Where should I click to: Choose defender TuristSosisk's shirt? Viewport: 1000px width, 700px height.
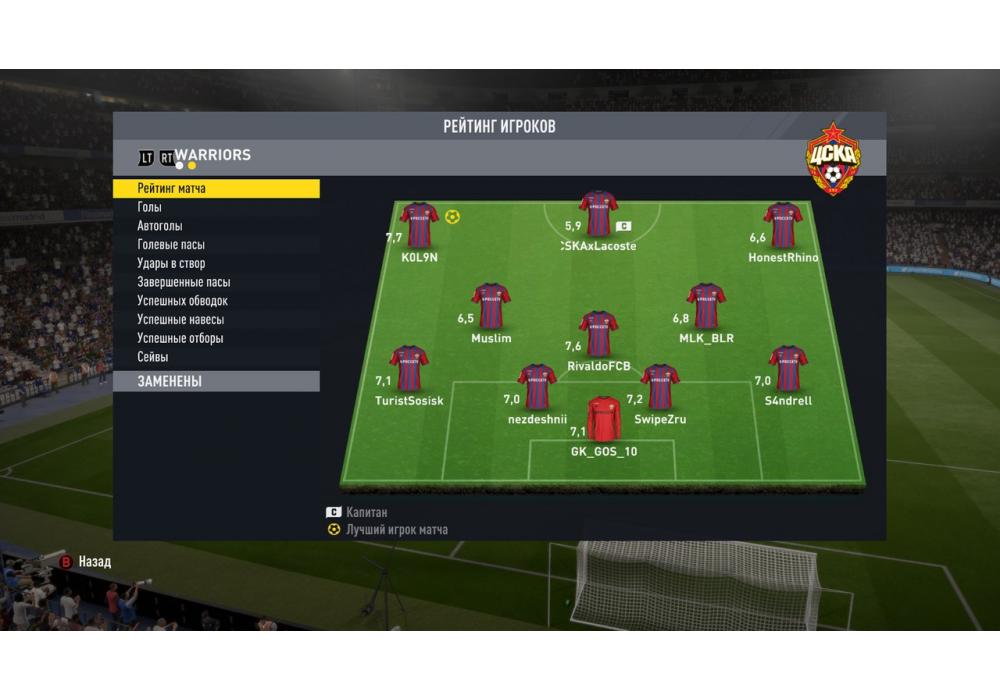coord(409,368)
